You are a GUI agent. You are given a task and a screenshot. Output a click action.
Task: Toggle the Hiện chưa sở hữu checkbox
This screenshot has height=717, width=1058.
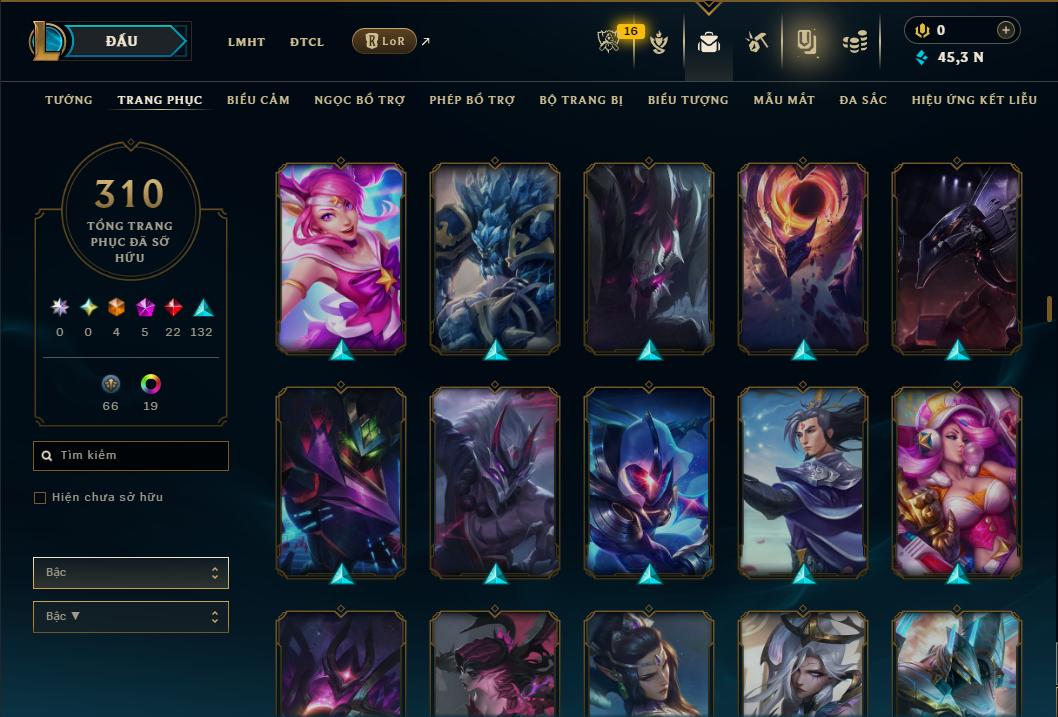click(40, 498)
